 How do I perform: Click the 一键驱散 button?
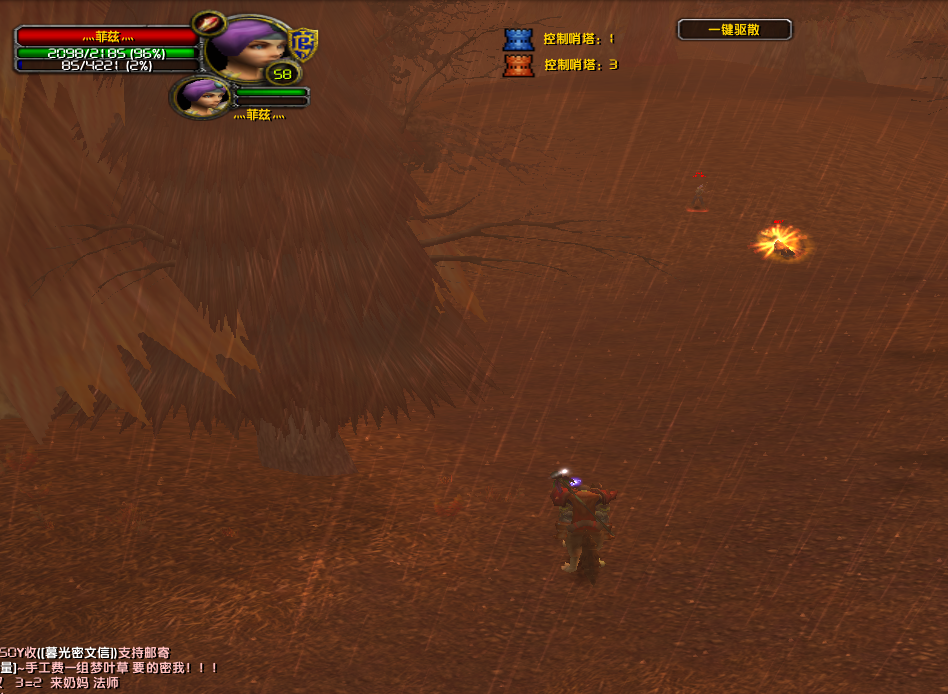(x=734, y=30)
